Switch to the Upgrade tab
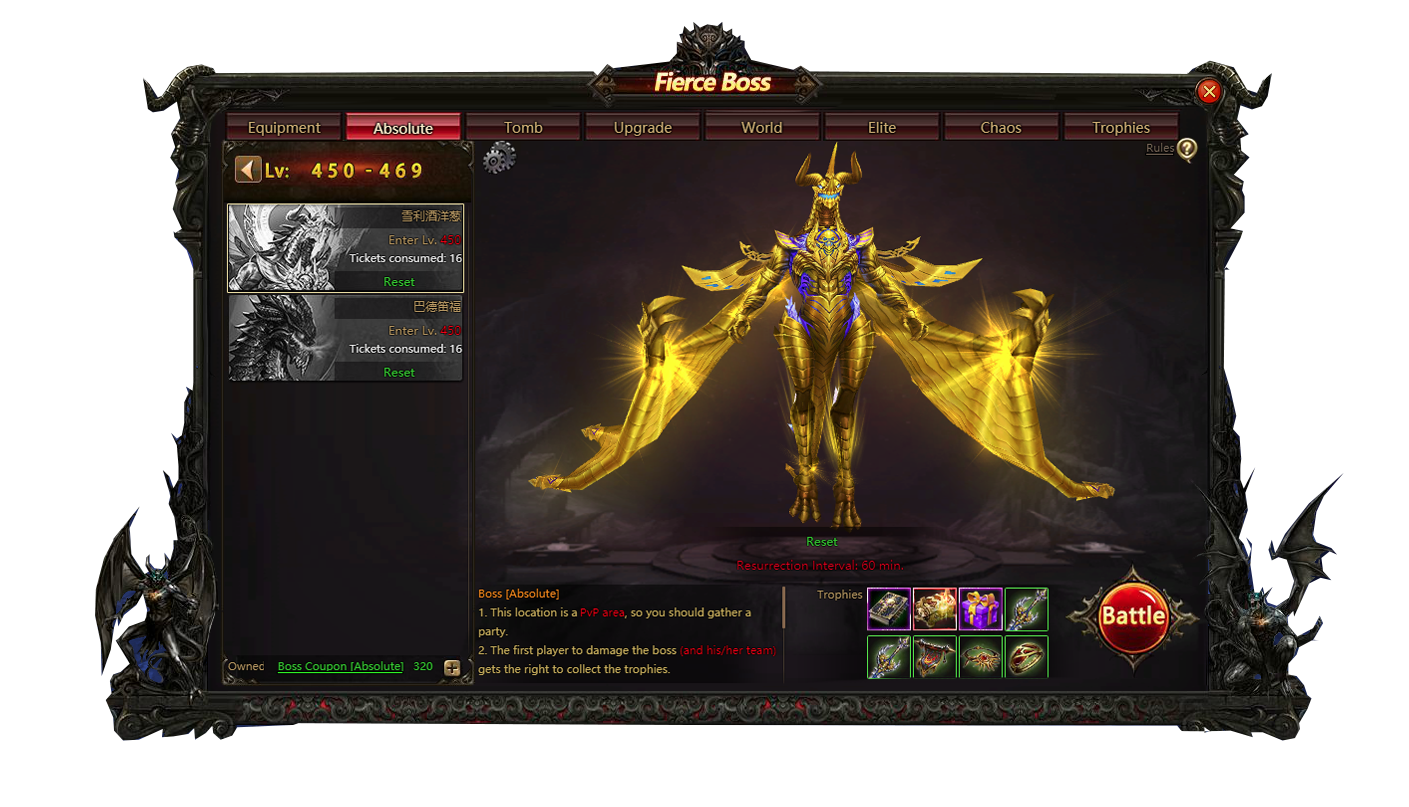This screenshot has width=1409, height=807. pos(642,127)
